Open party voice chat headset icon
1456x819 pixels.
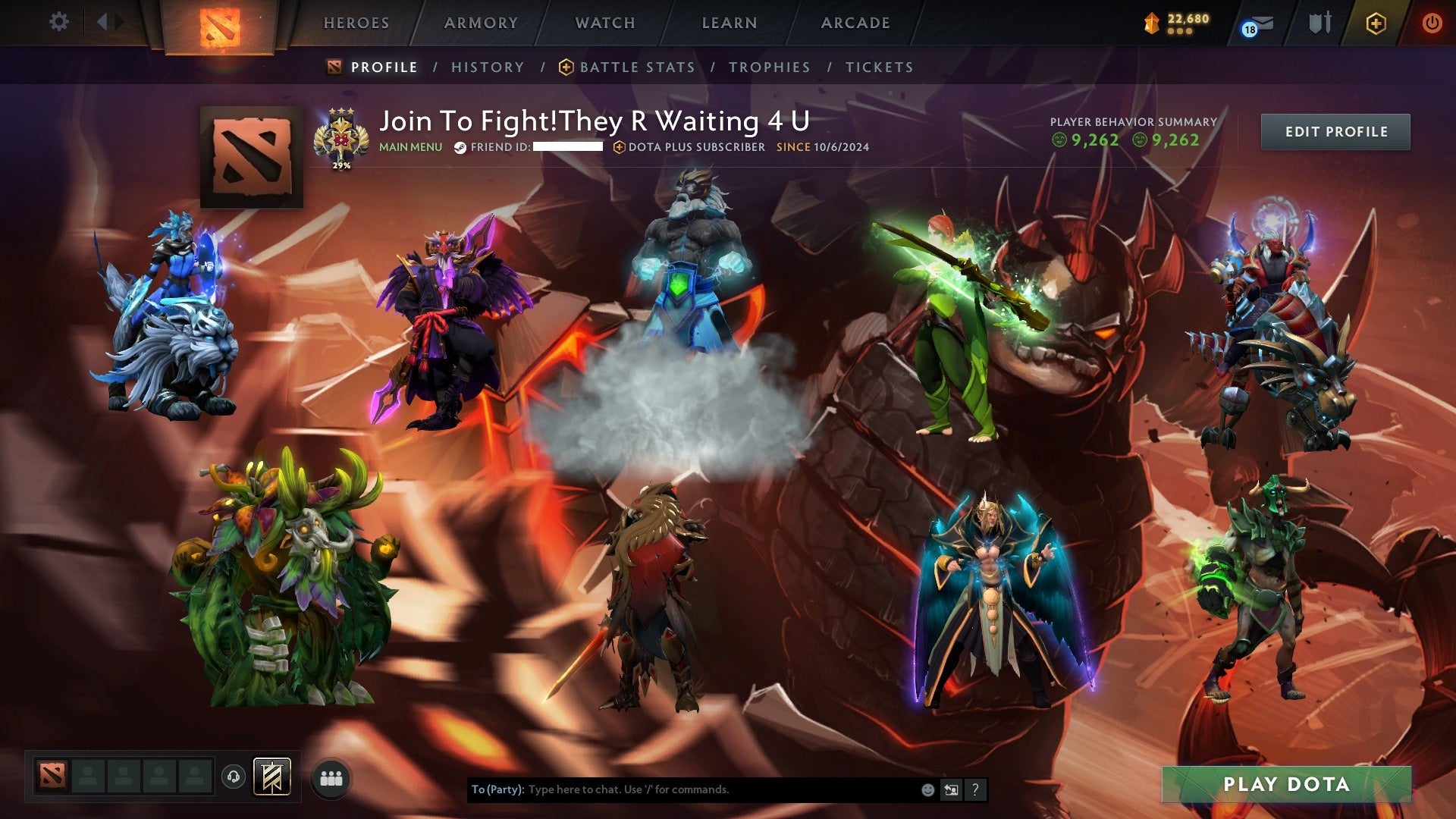tap(234, 776)
